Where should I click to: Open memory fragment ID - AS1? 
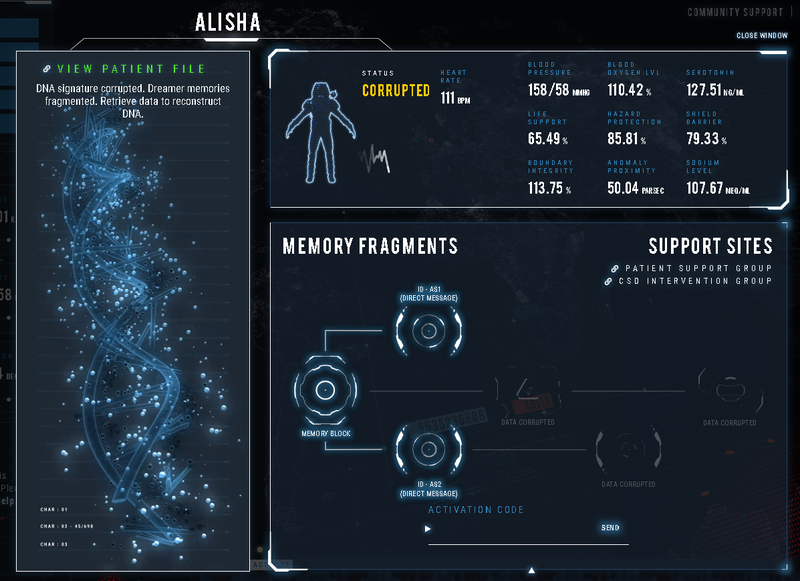tap(428, 331)
